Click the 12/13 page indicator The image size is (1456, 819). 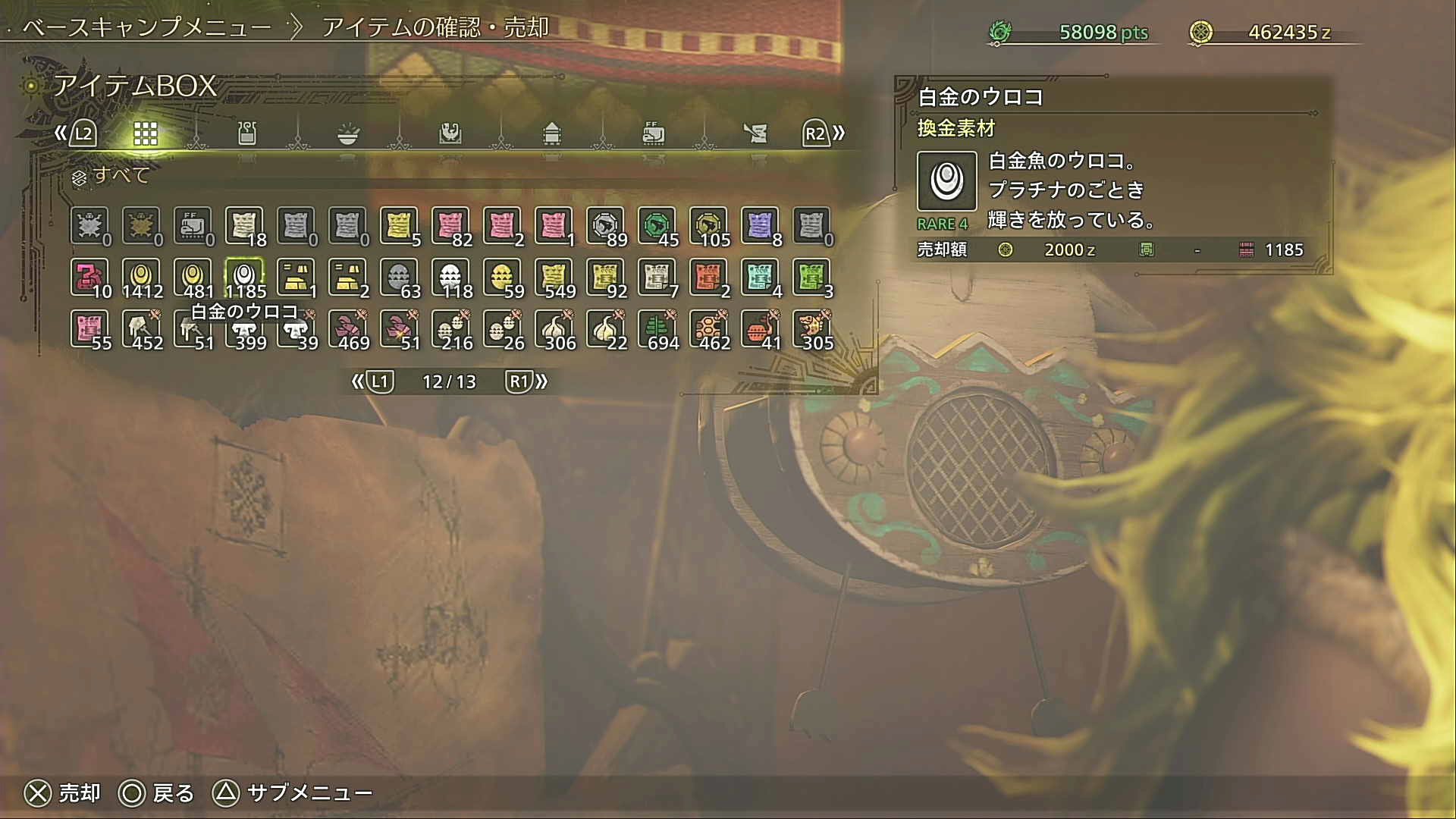tap(448, 381)
